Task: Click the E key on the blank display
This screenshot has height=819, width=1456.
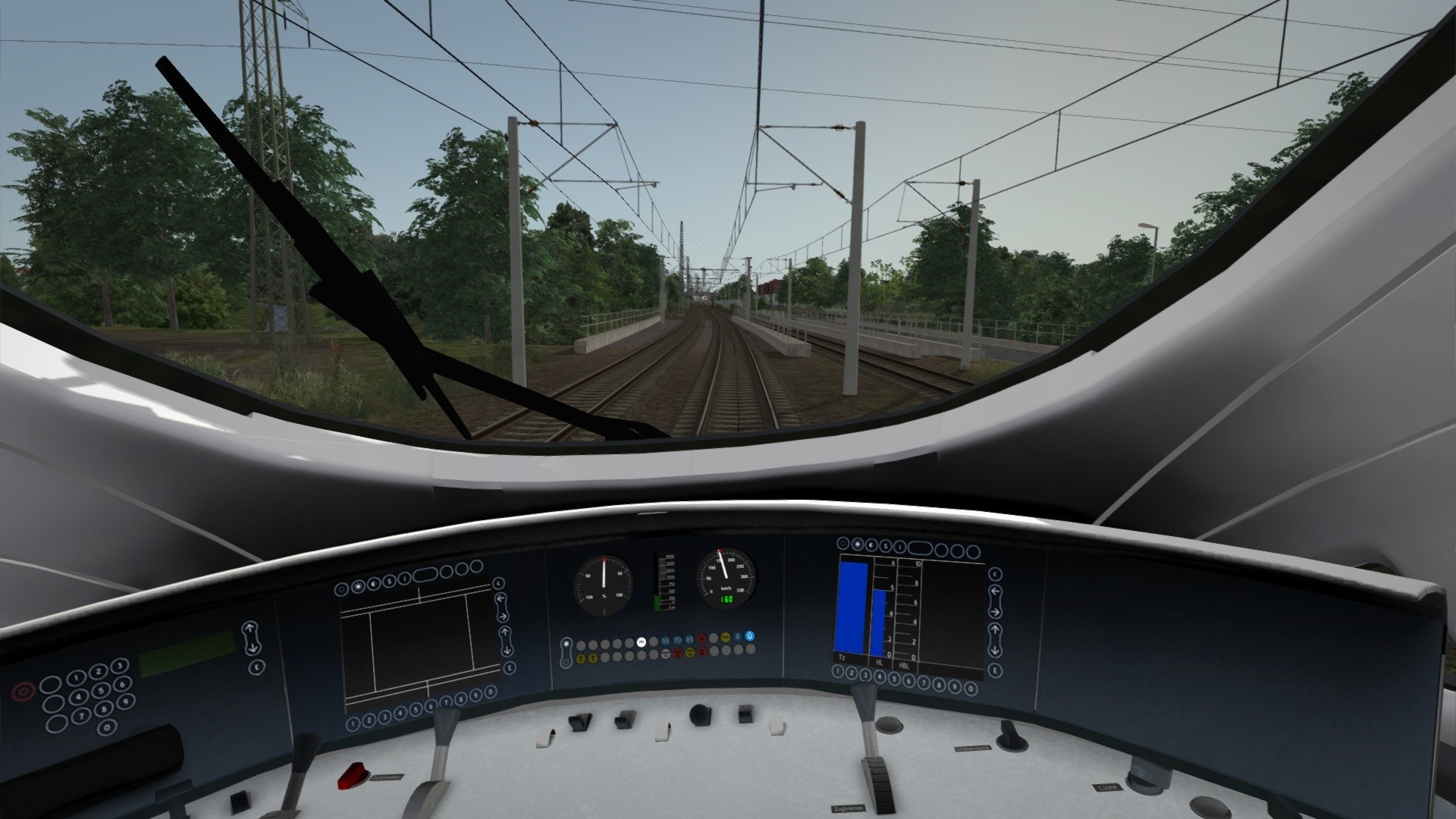Action: click(509, 667)
